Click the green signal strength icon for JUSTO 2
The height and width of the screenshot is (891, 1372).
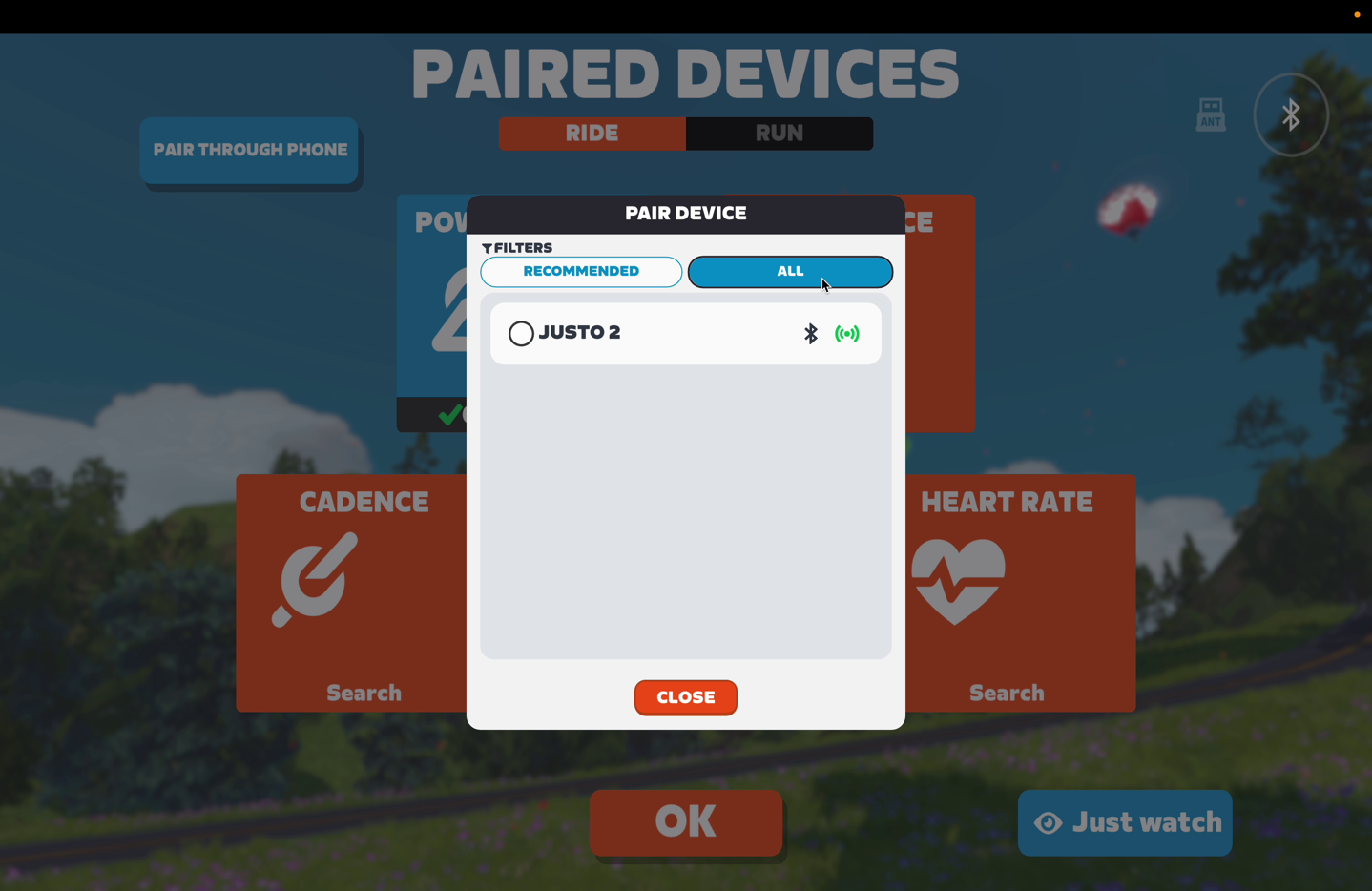847,333
